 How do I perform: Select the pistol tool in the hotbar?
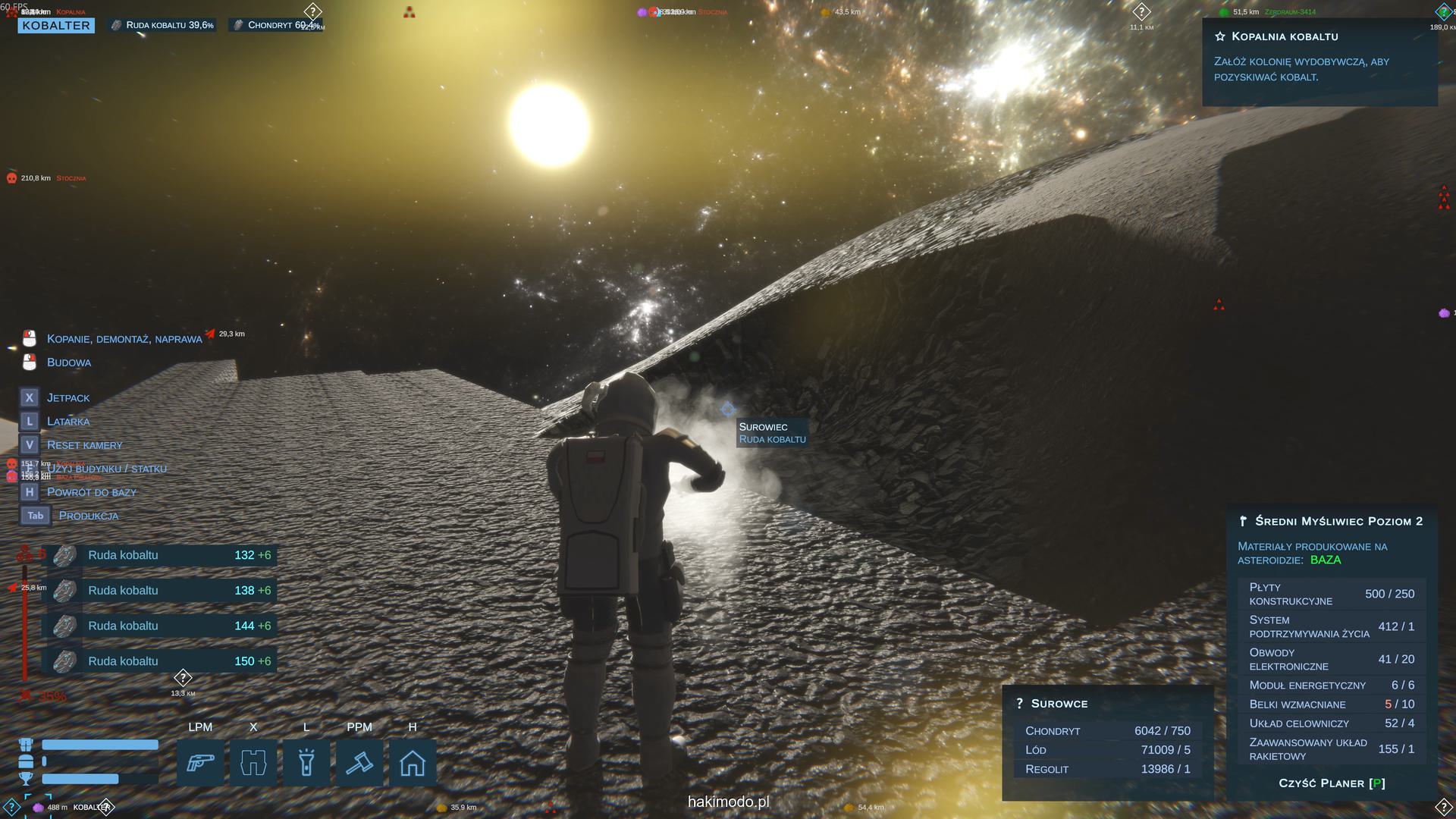tap(200, 762)
